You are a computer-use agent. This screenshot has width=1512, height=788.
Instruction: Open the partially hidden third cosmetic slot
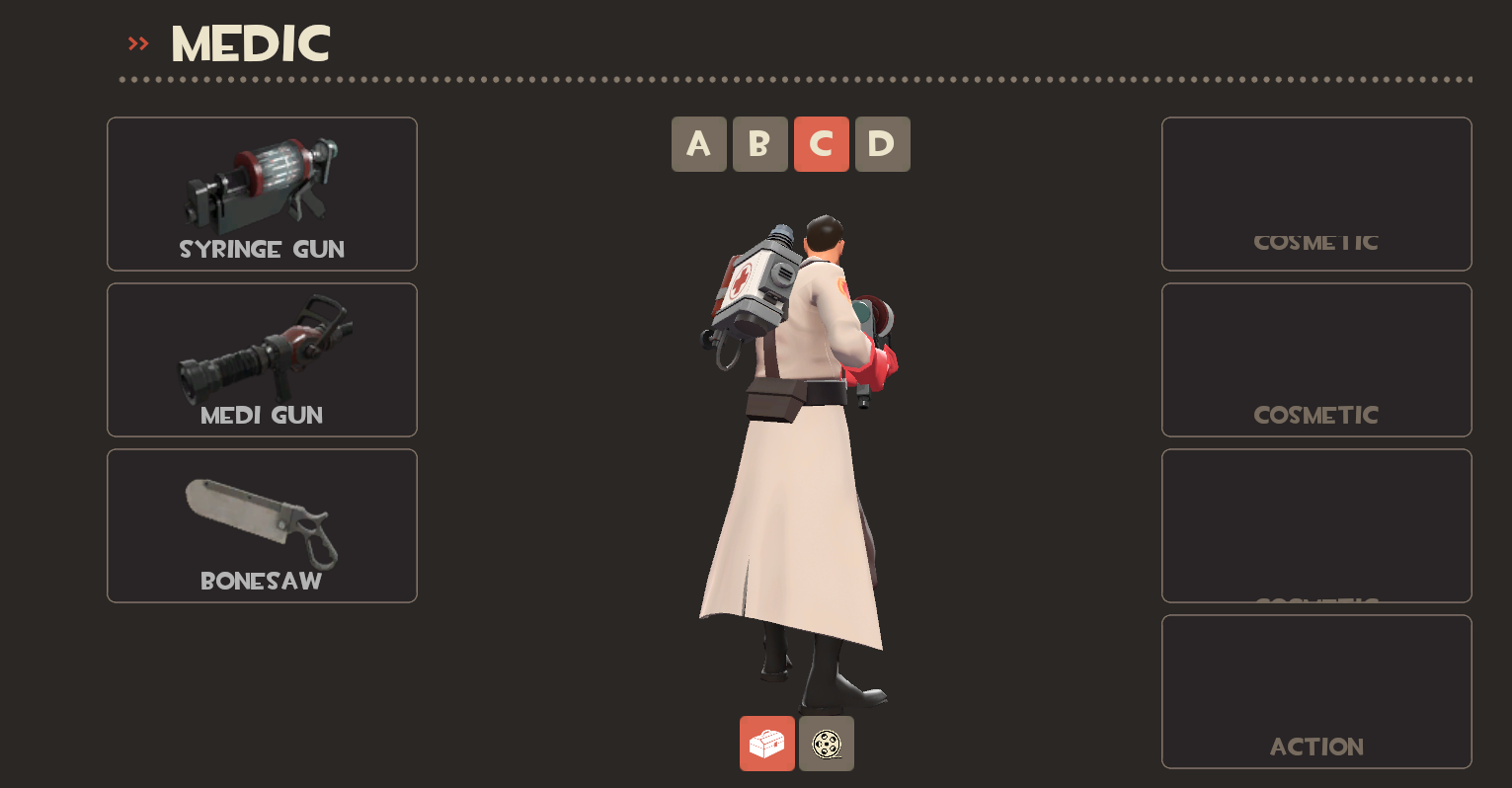pyautogui.click(x=1315, y=525)
